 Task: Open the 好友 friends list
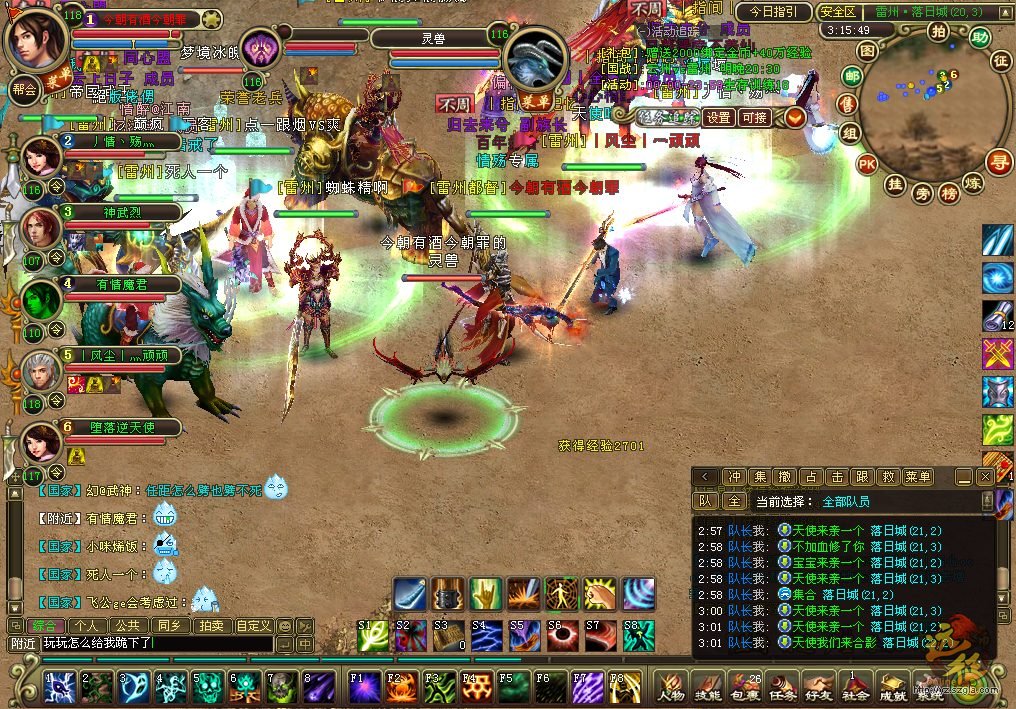click(819, 687)
